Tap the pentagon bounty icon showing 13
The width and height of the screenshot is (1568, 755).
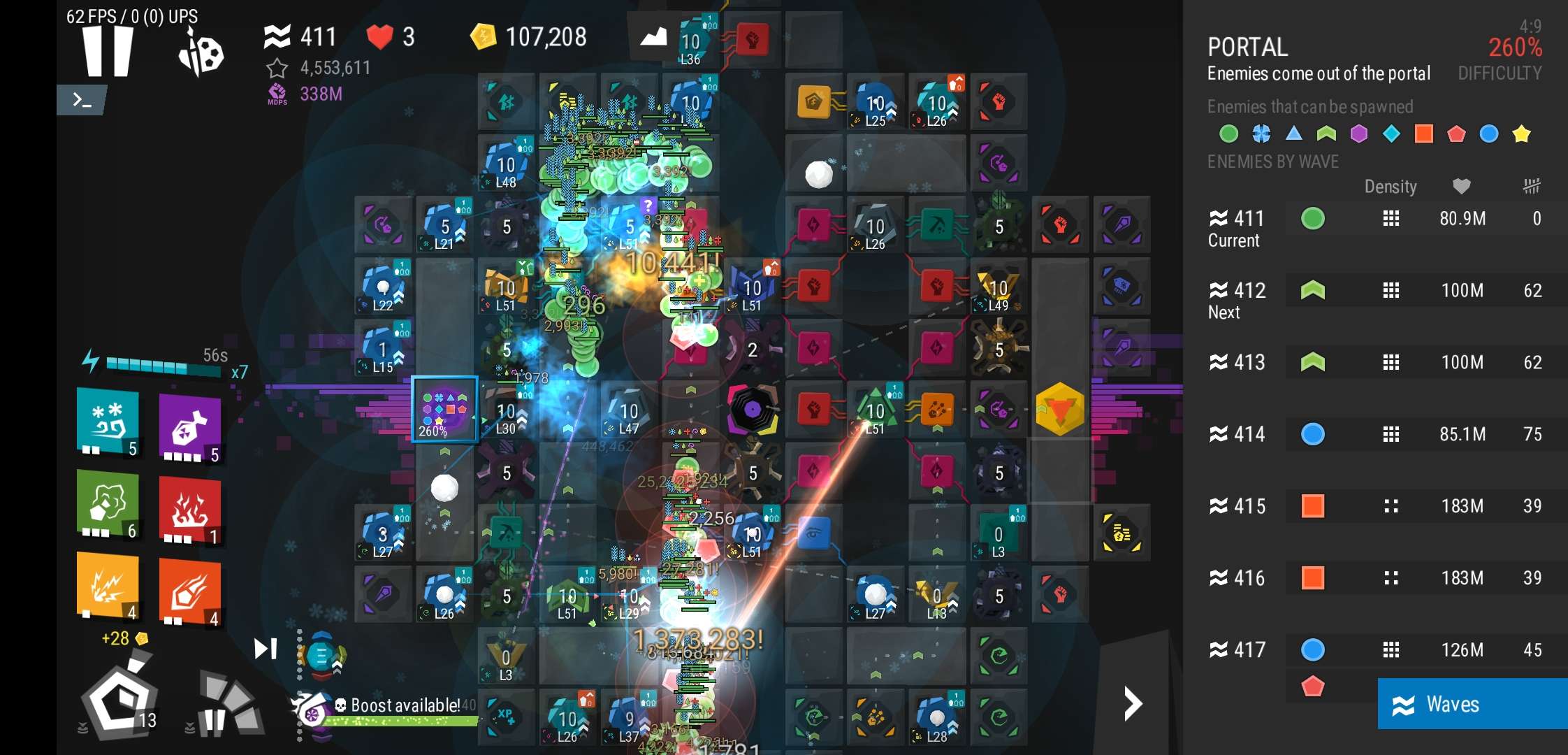[x=119, y=699]
